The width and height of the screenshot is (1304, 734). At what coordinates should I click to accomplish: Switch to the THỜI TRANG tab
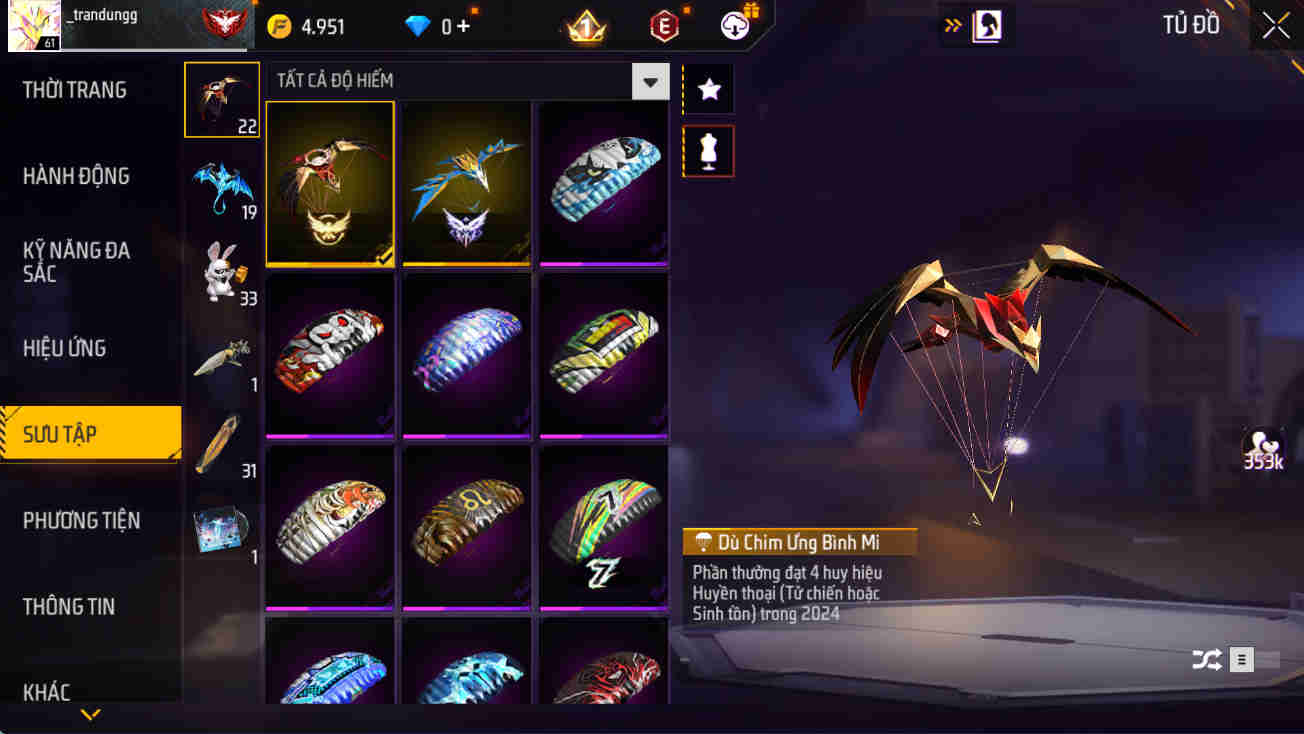point(75,89)
